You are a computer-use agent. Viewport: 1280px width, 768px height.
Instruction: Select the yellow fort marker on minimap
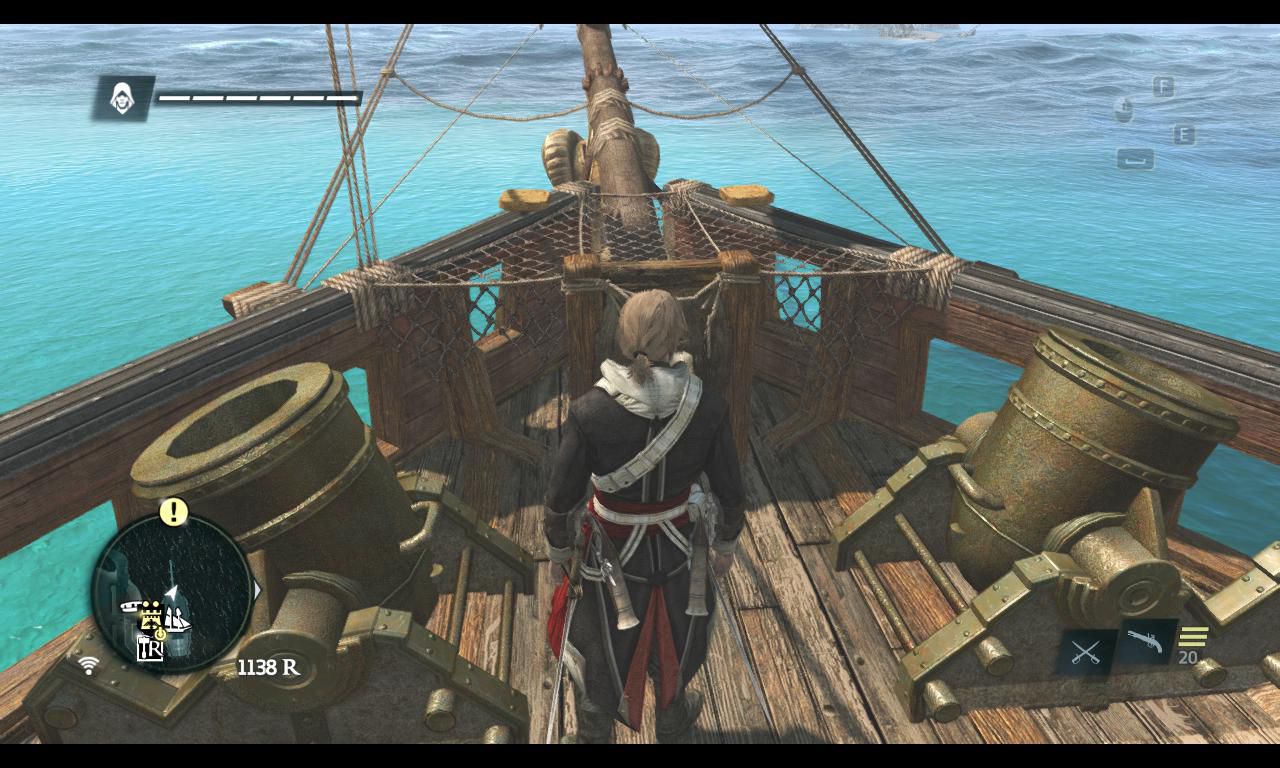[x=151, y=613]
